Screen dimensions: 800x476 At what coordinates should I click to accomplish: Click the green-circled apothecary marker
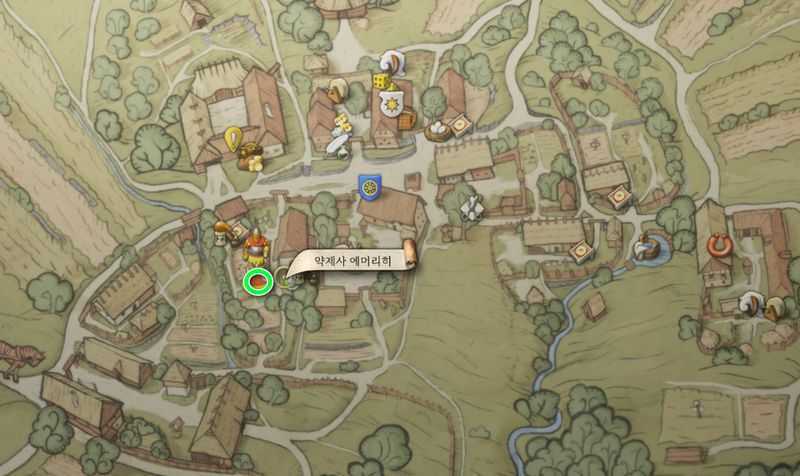[x=259, y=281]
